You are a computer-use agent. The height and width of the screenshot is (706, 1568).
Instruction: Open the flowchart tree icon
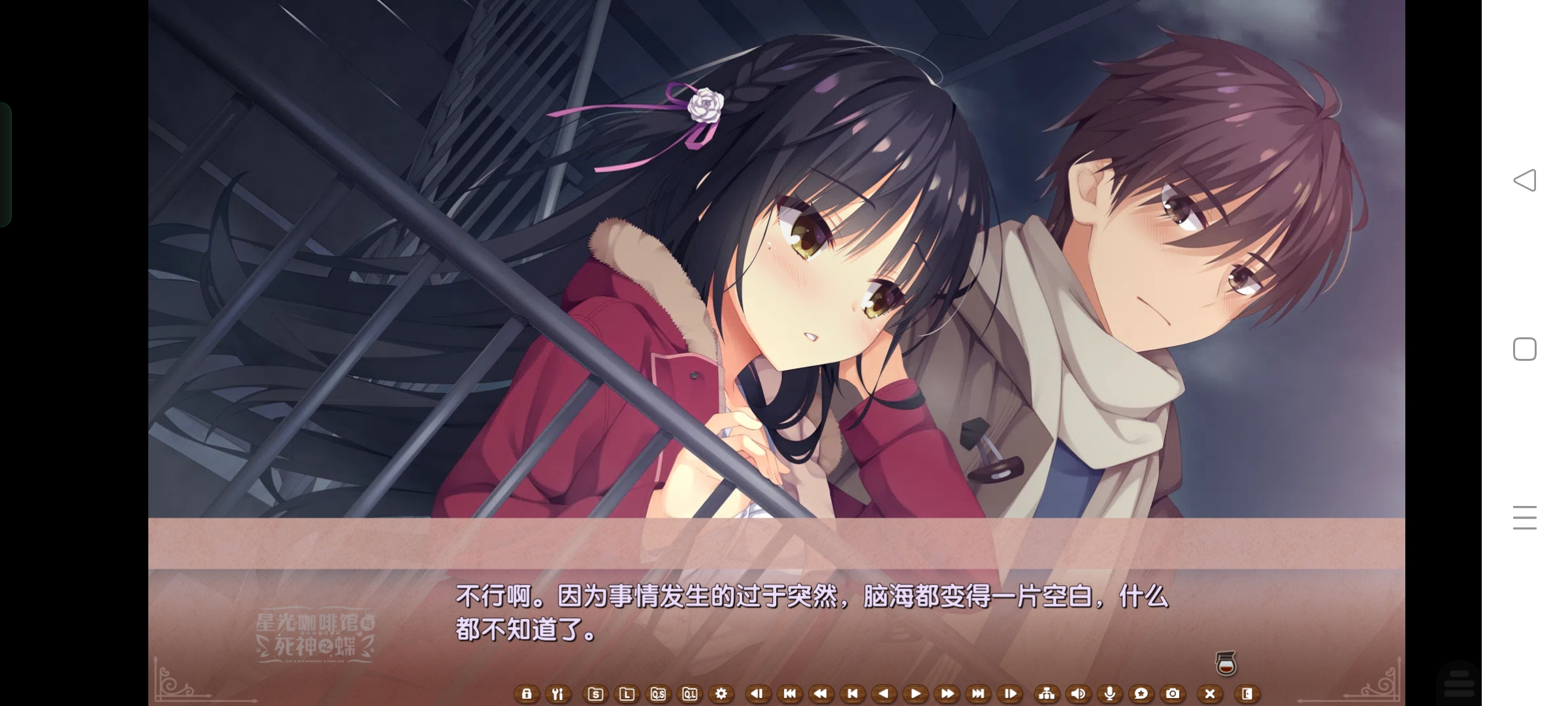coord(1047,694)
